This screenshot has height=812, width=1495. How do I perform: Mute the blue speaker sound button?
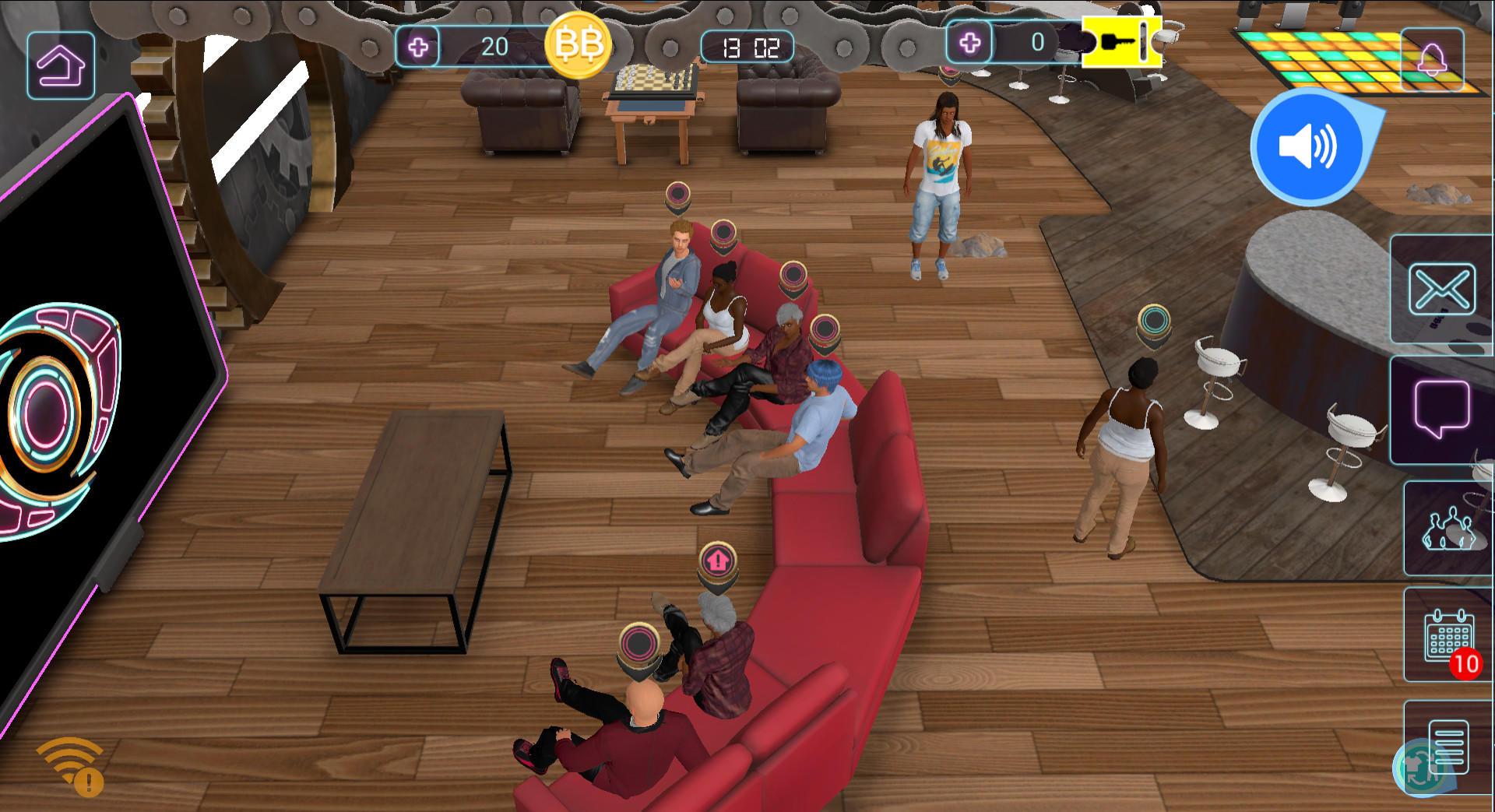[1309, 146]
